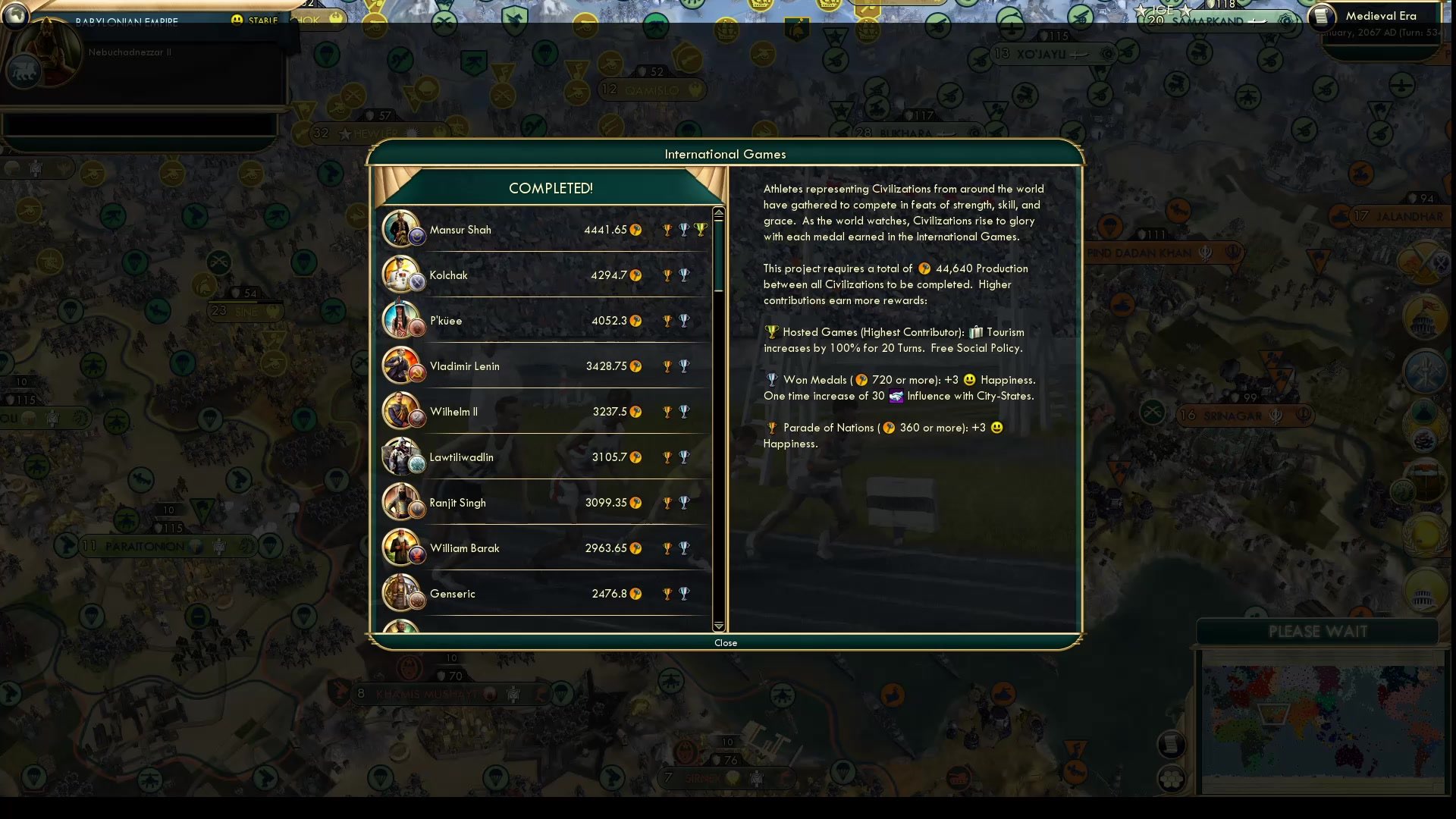Toggle the hexagon grid button beside the minimap

[x=1171, y=780]
